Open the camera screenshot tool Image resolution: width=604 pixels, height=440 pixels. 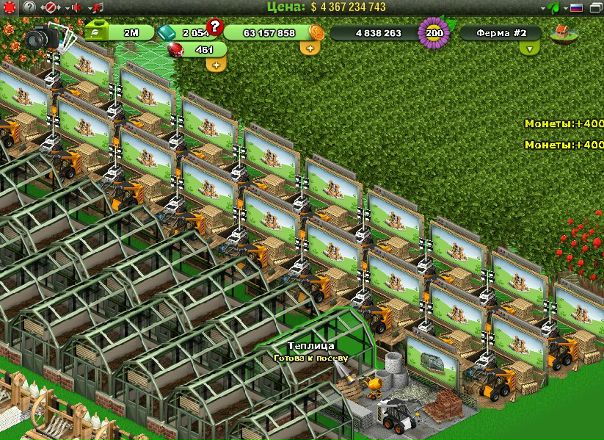point(41,38)
